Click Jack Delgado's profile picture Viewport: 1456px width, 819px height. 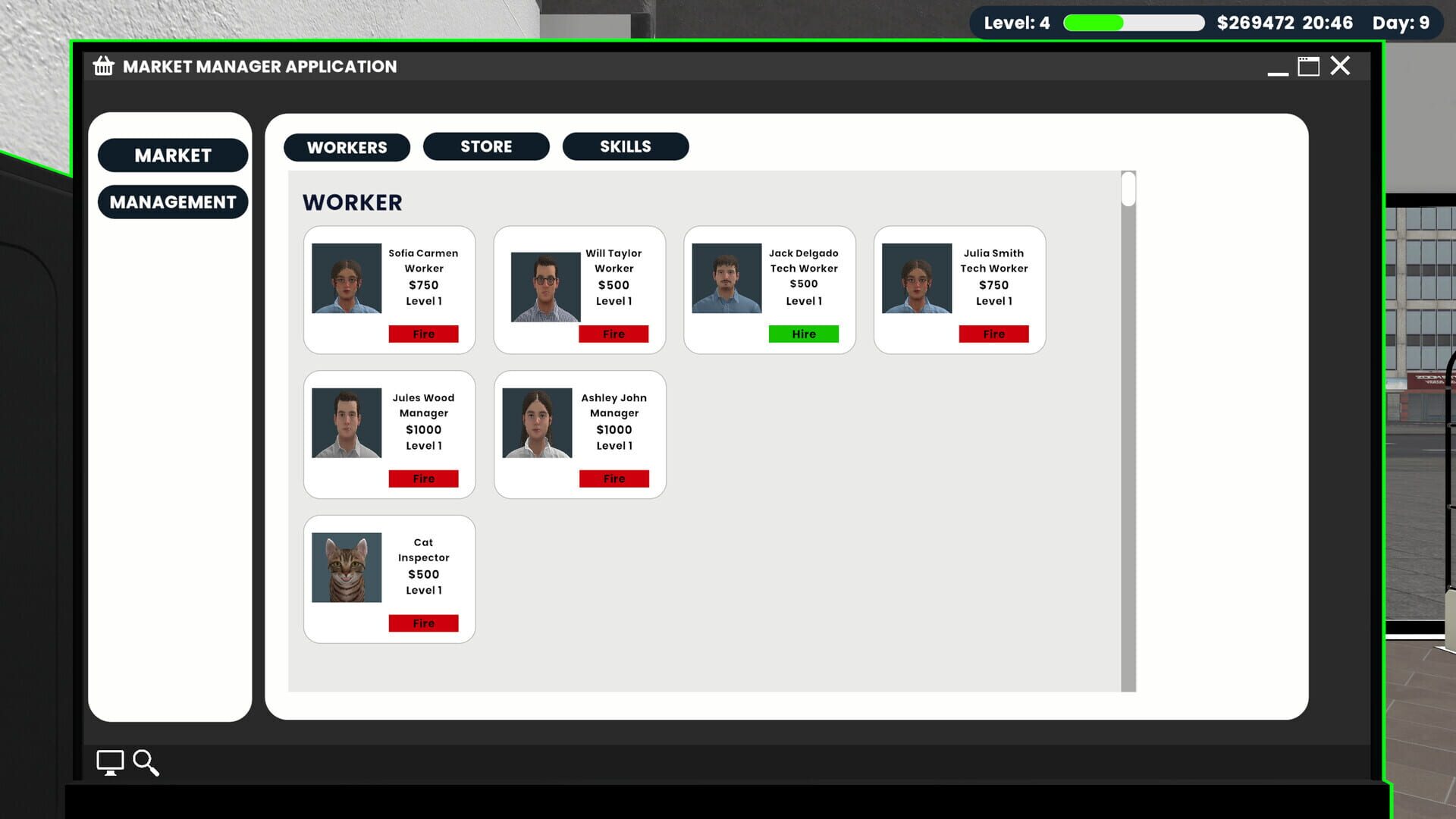pyautogui.click(x=726, y=278)
